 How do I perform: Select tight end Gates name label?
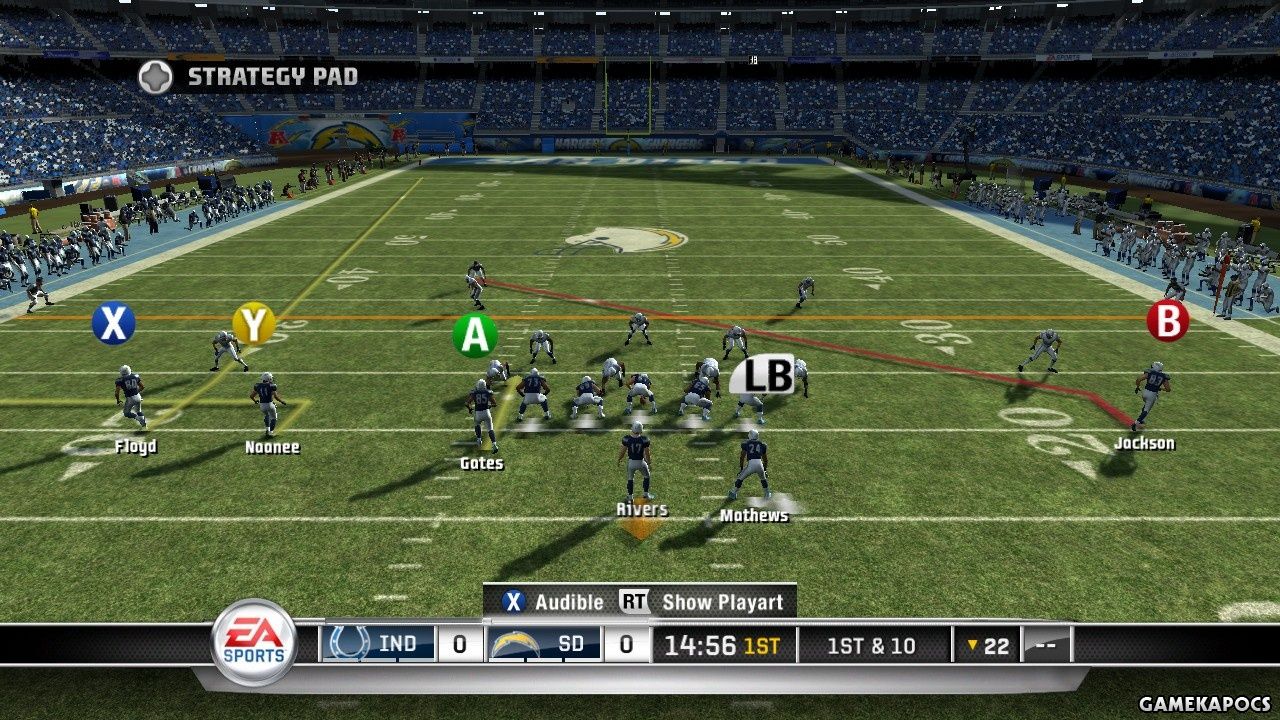coord(481,464)
